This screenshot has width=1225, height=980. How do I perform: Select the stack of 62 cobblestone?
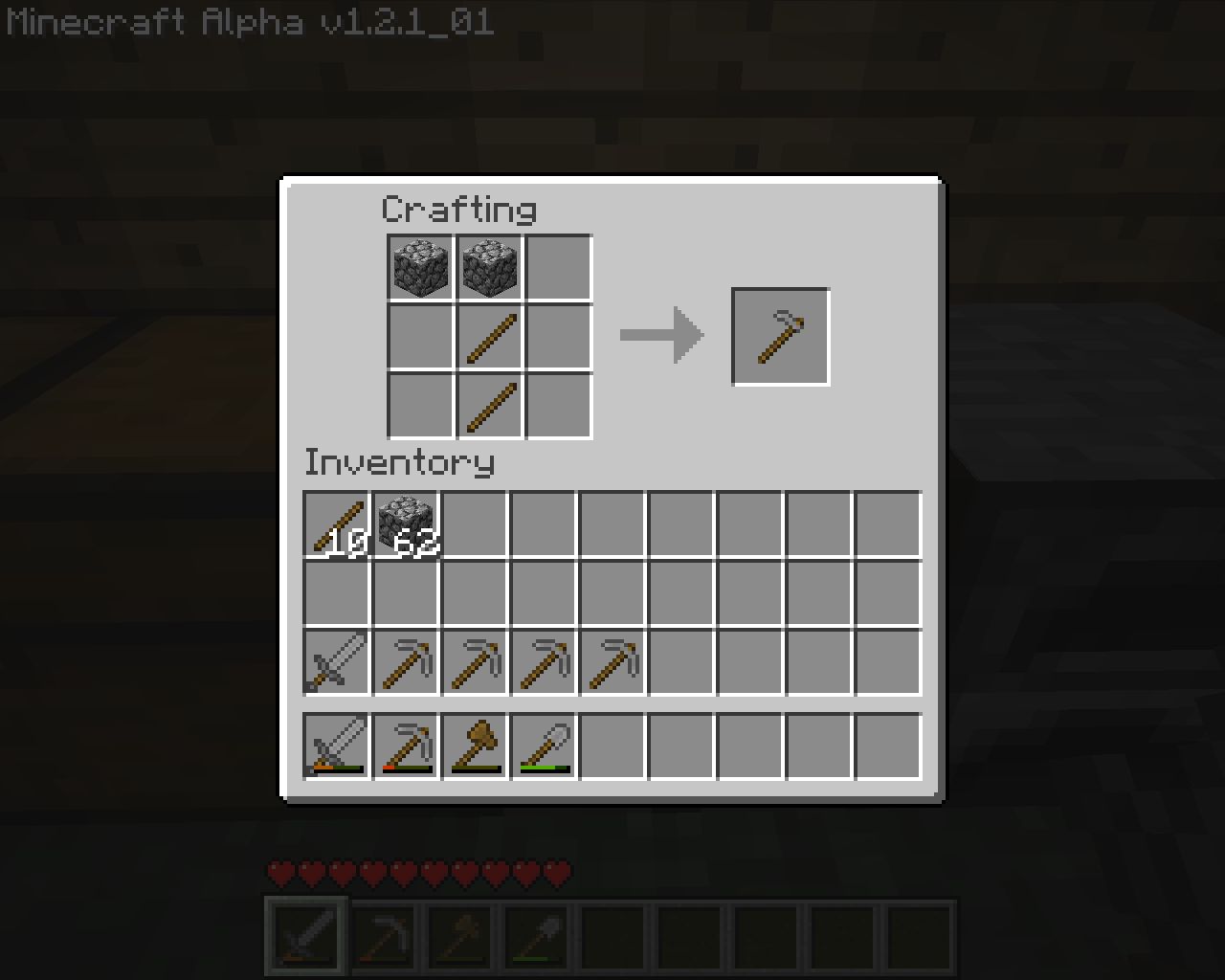pyautogui.click(x=406, y=524)
